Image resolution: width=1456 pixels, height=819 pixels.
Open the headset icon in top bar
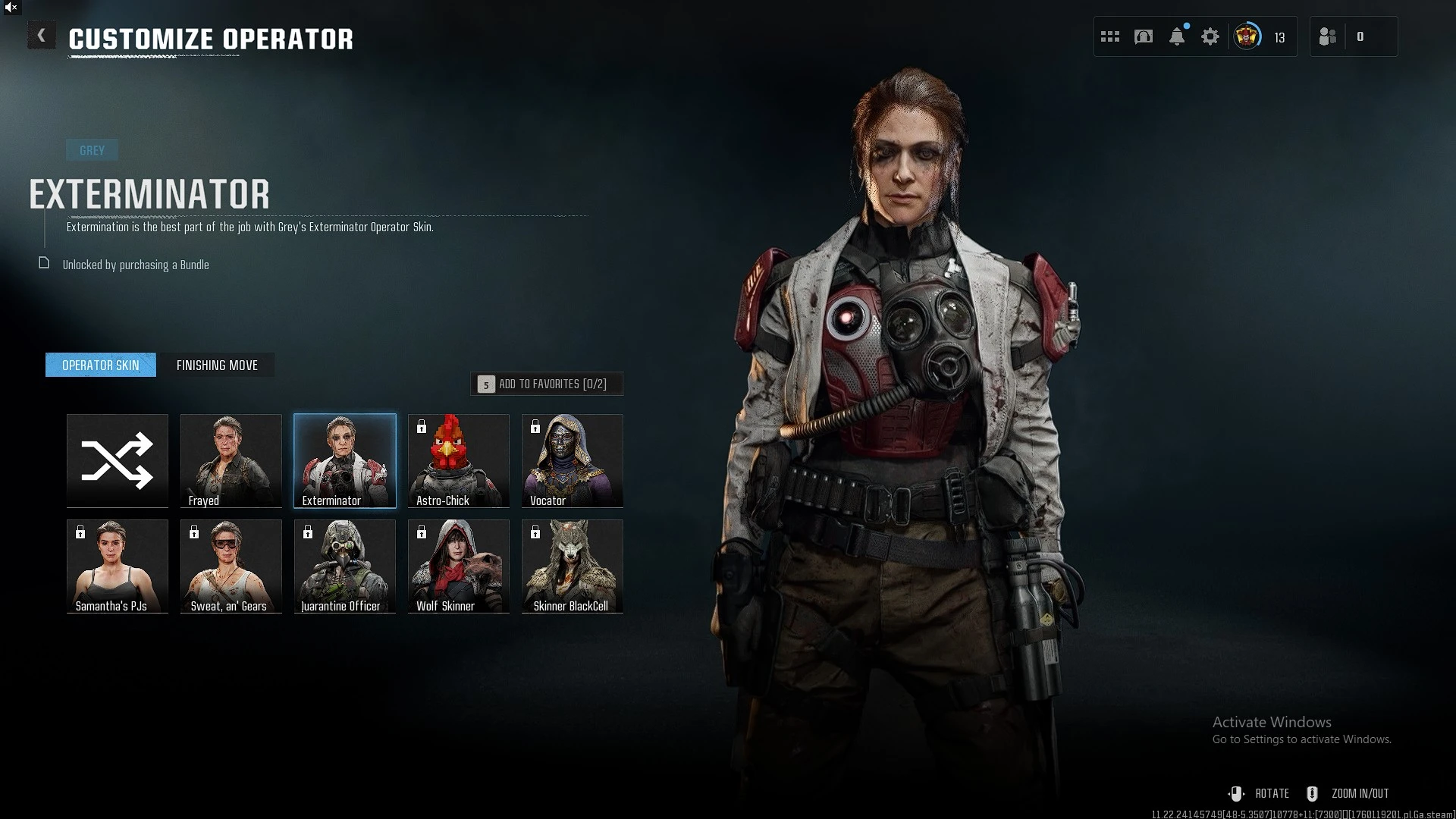pos(1144,36)
